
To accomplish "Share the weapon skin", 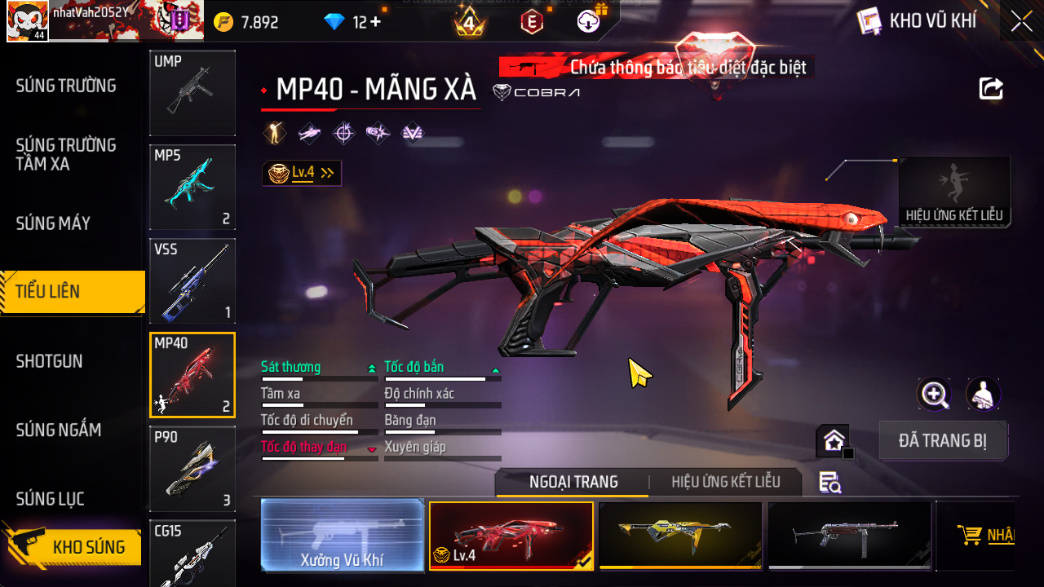I will [990, 89].
